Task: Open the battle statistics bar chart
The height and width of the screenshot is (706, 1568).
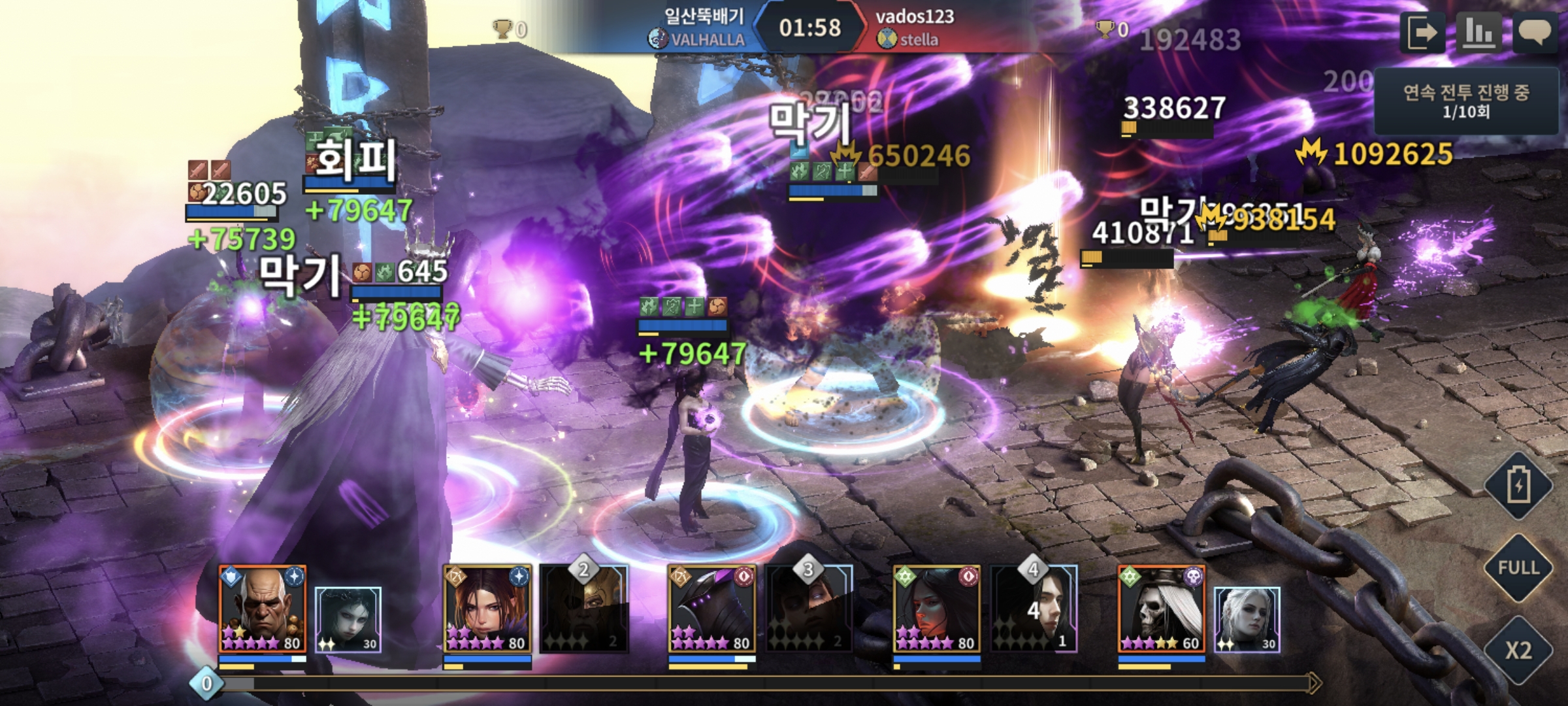Action: [1478, 33]
